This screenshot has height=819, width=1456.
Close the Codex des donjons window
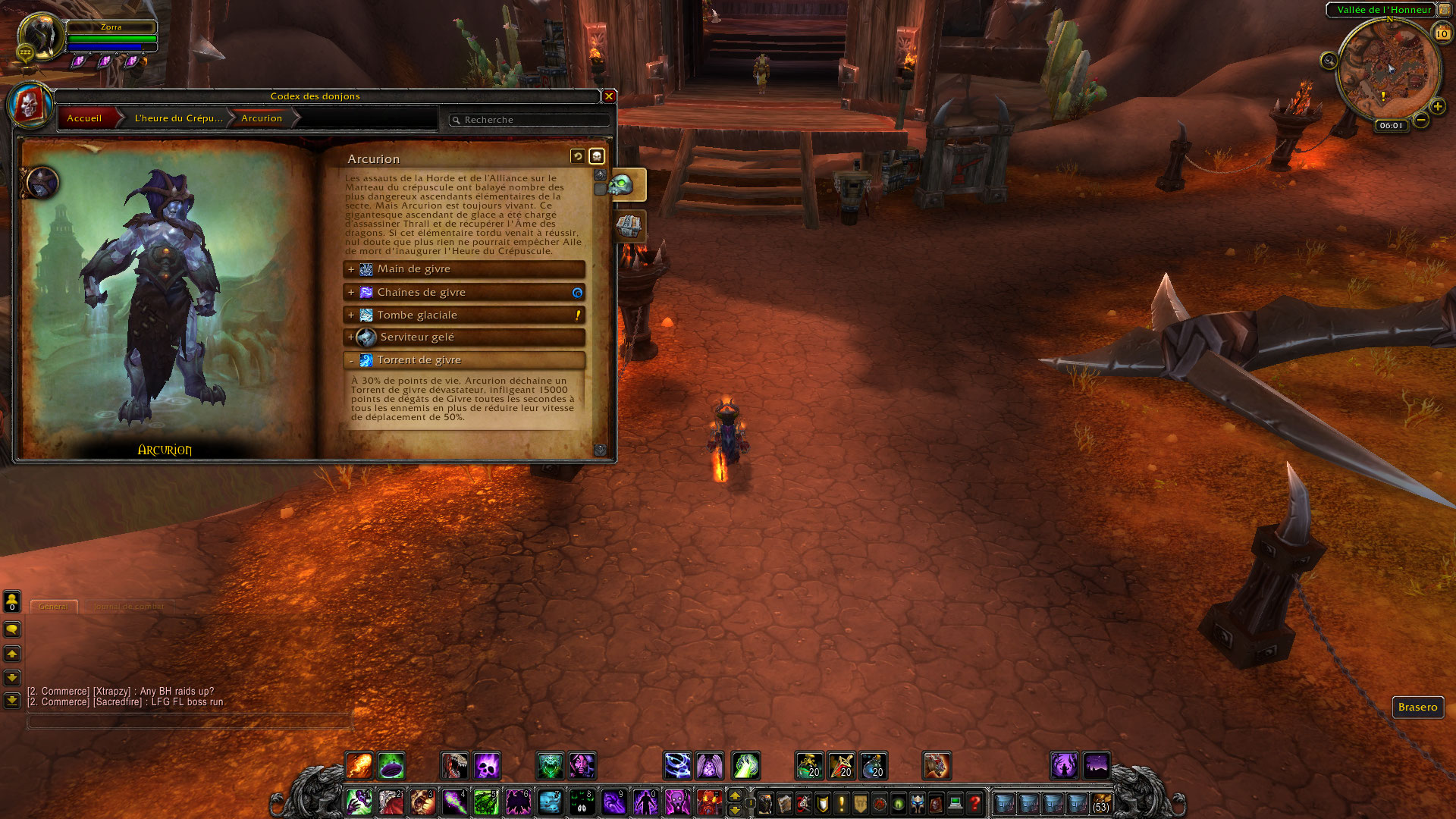(x=608, y=96)
